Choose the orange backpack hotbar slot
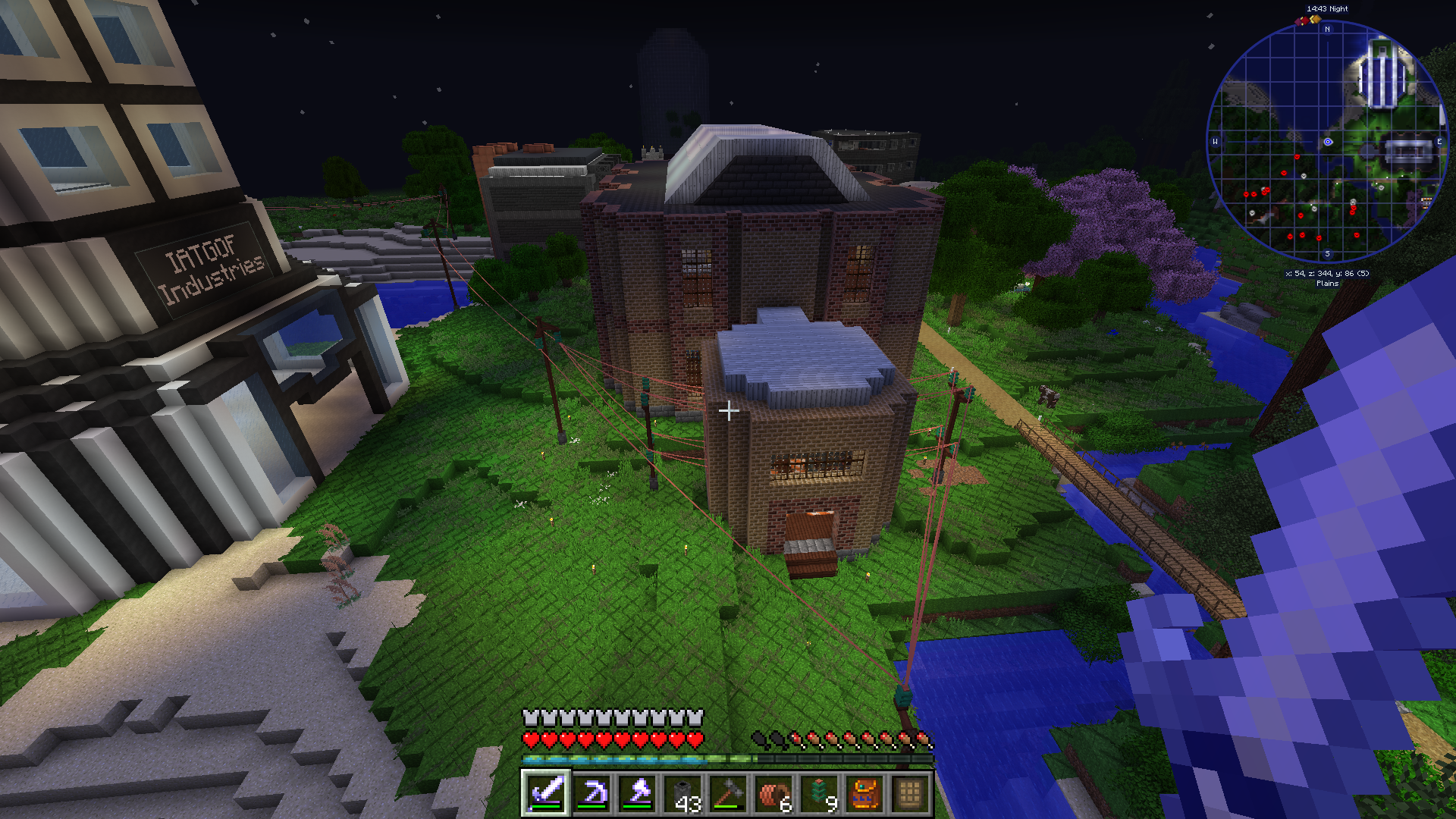This screenshot has width=1456, height=819. pyautogui.click(x=864, y=794)
